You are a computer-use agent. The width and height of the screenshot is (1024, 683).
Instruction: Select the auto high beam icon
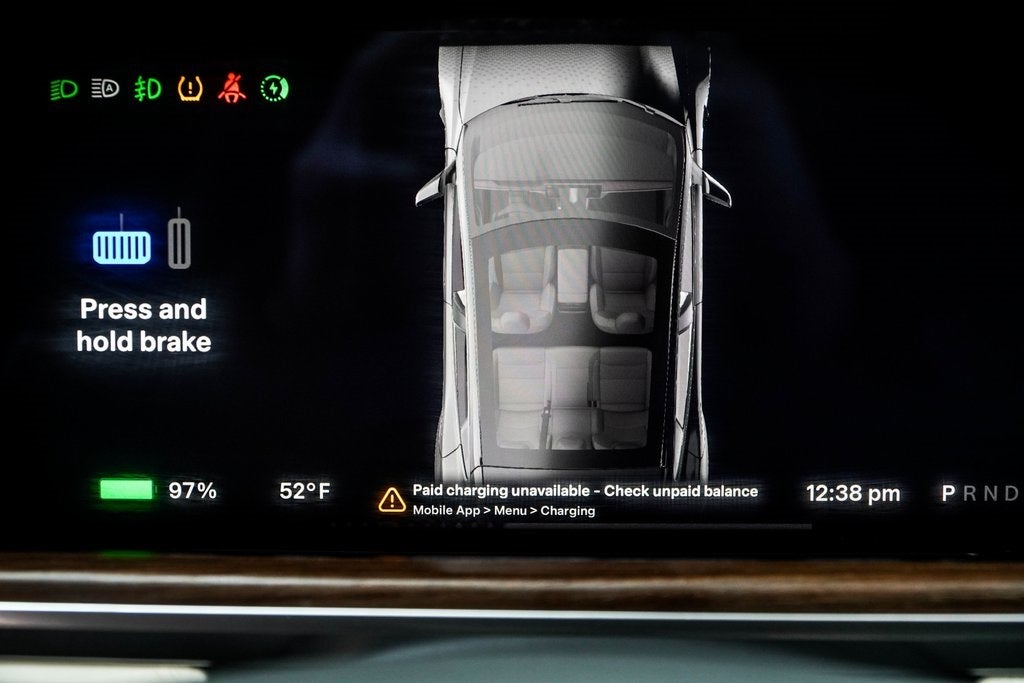pos(105,89)
